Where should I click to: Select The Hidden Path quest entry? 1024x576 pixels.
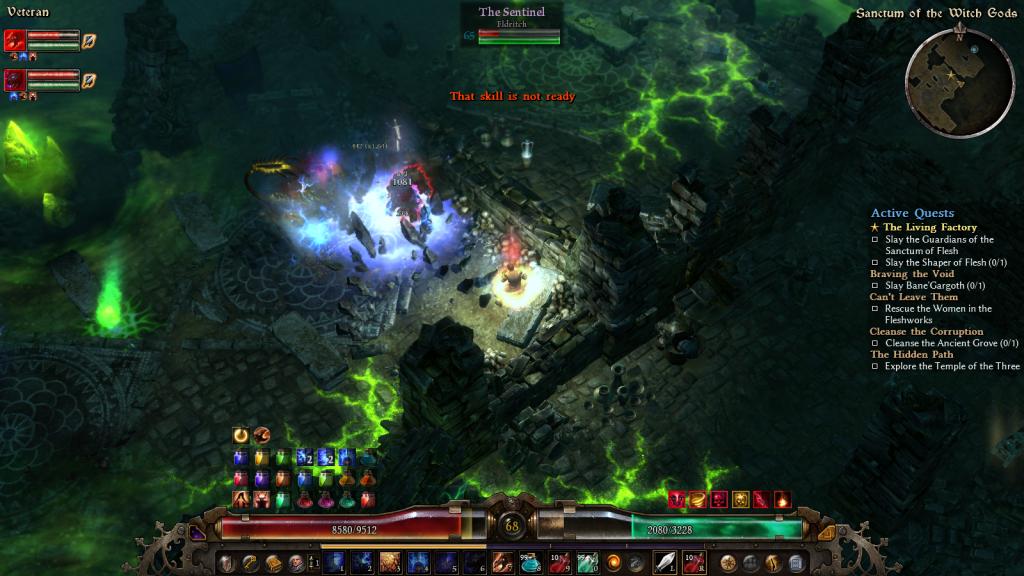[911, 354]
